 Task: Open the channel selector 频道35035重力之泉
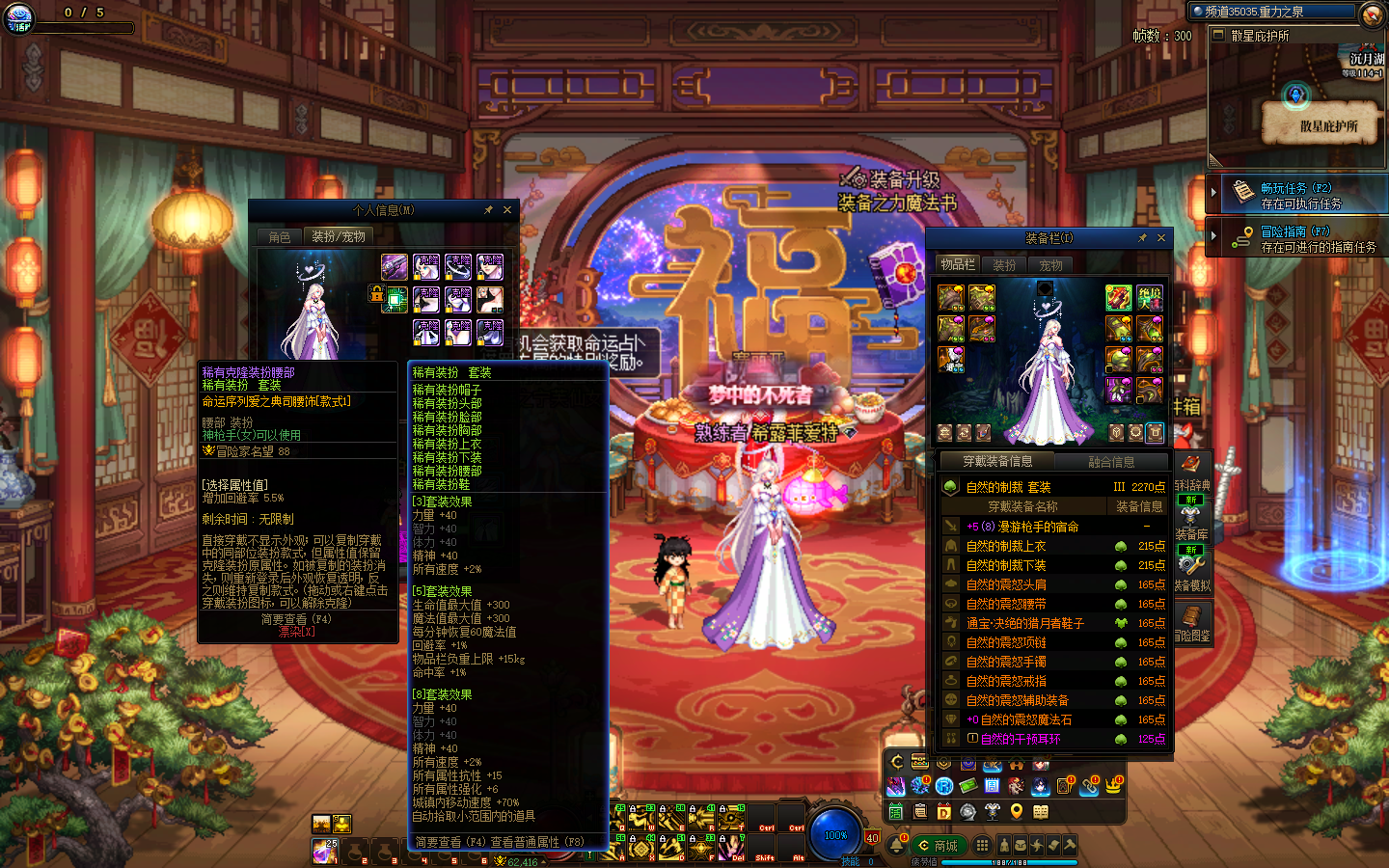[x=1273, y=12]
